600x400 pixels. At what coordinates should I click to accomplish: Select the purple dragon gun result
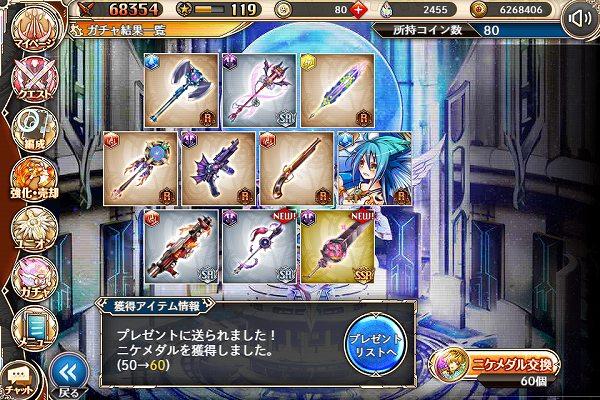(217, 167)
